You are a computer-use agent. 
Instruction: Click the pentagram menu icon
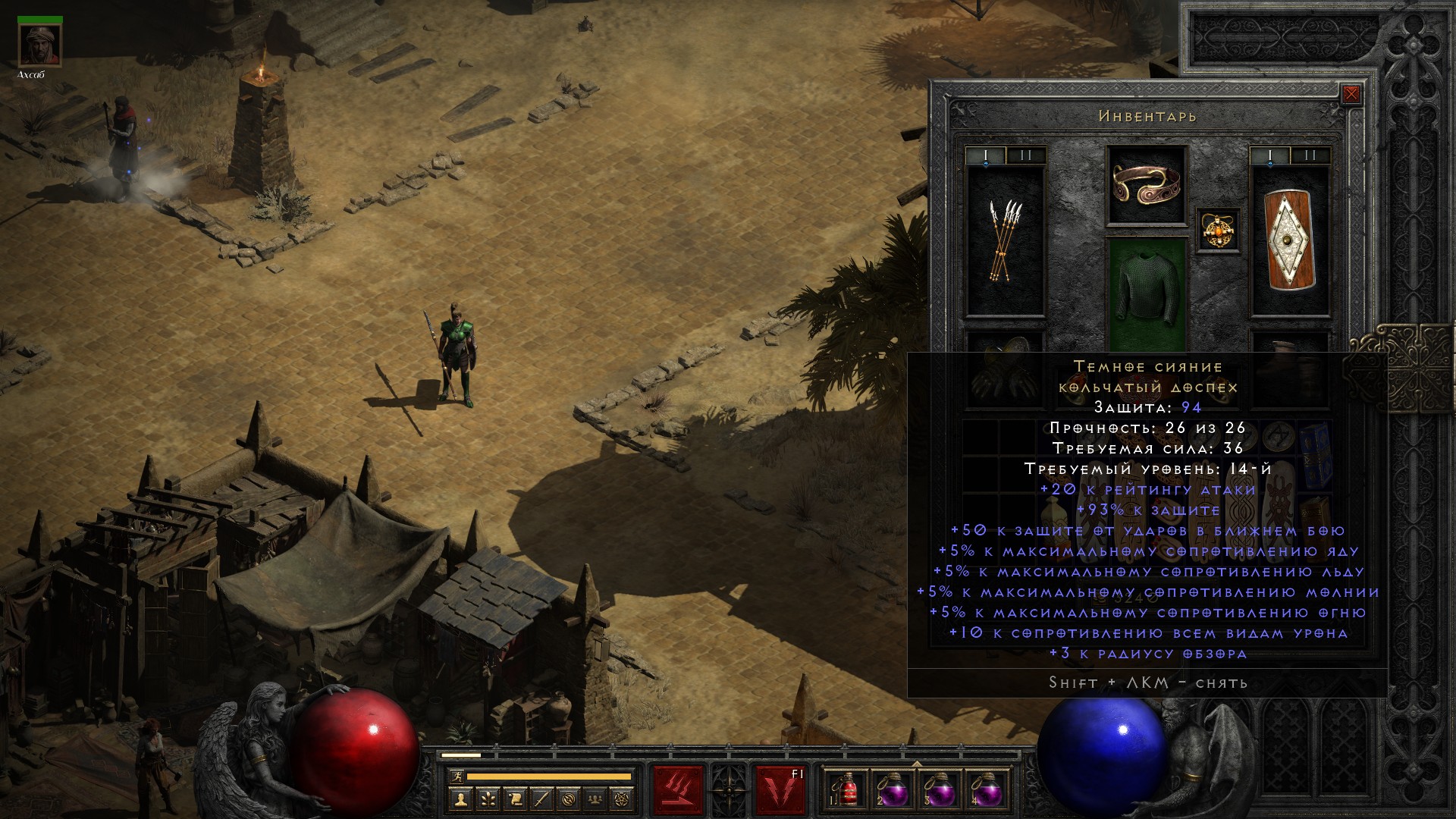(623, 799)
